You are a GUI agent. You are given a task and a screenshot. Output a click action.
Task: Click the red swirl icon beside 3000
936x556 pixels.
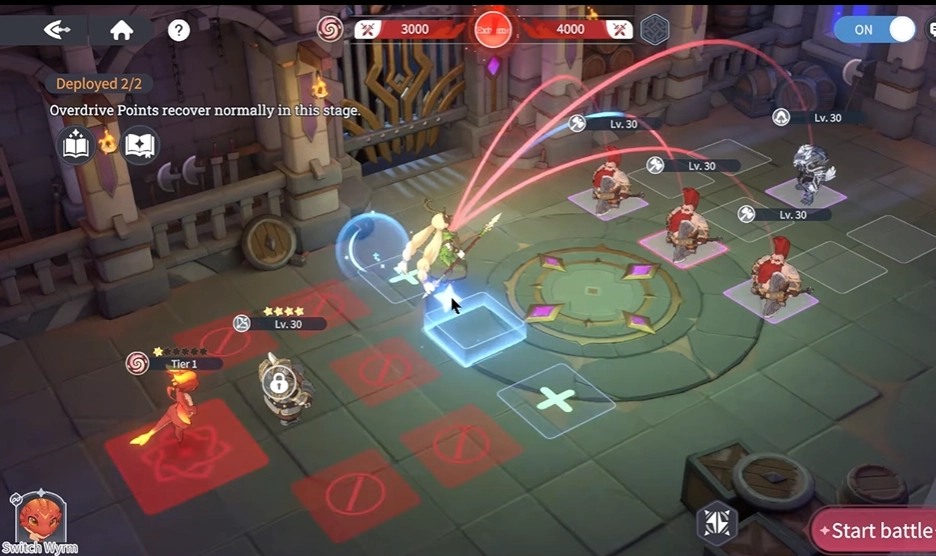[329, 29]
